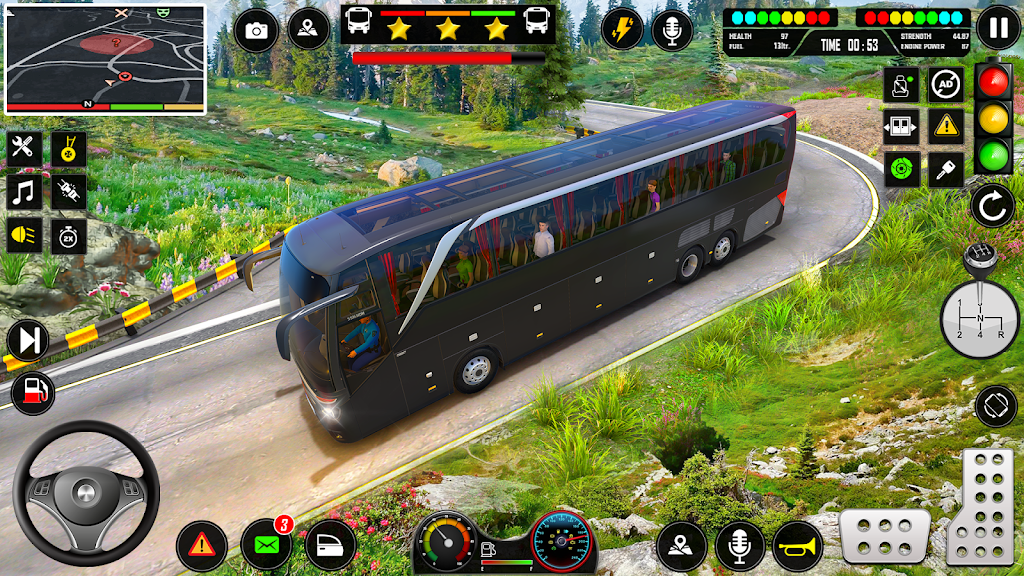Activate the lightning bolt boost
Image resolution: width=1024 pixels, height=576 pixels.
point(623,29)
